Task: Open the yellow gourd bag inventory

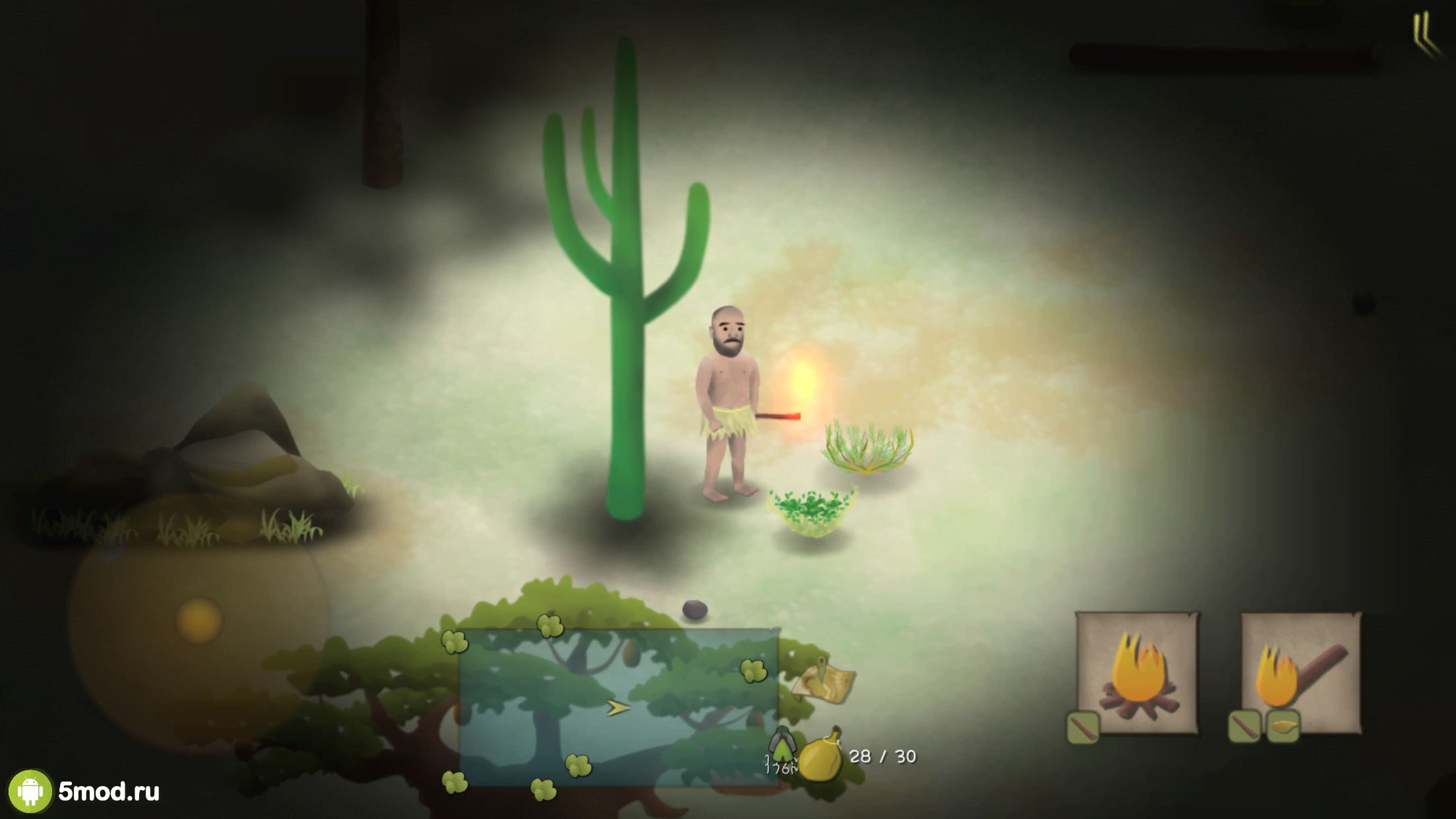Action: [x=821, y=755]
